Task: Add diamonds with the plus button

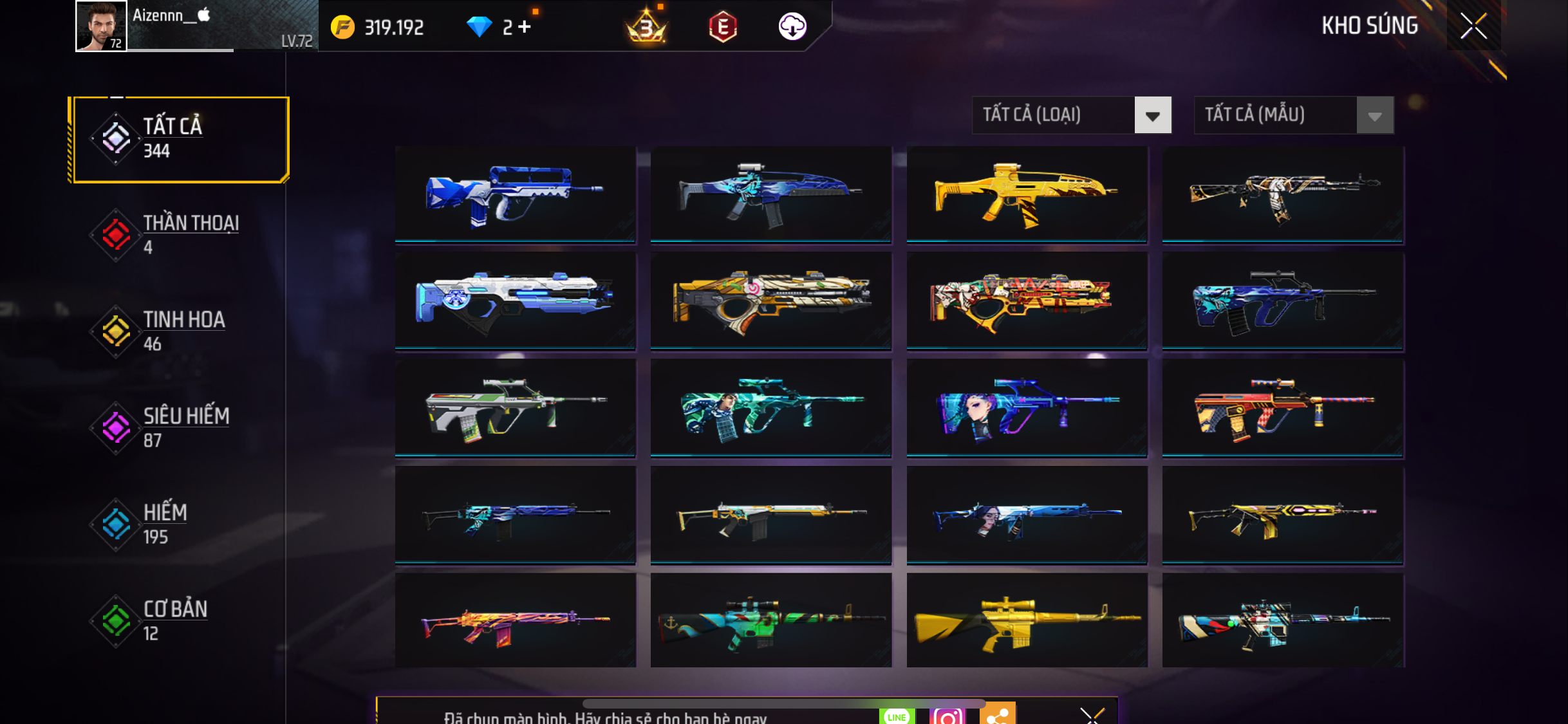Action: point(525,27)
